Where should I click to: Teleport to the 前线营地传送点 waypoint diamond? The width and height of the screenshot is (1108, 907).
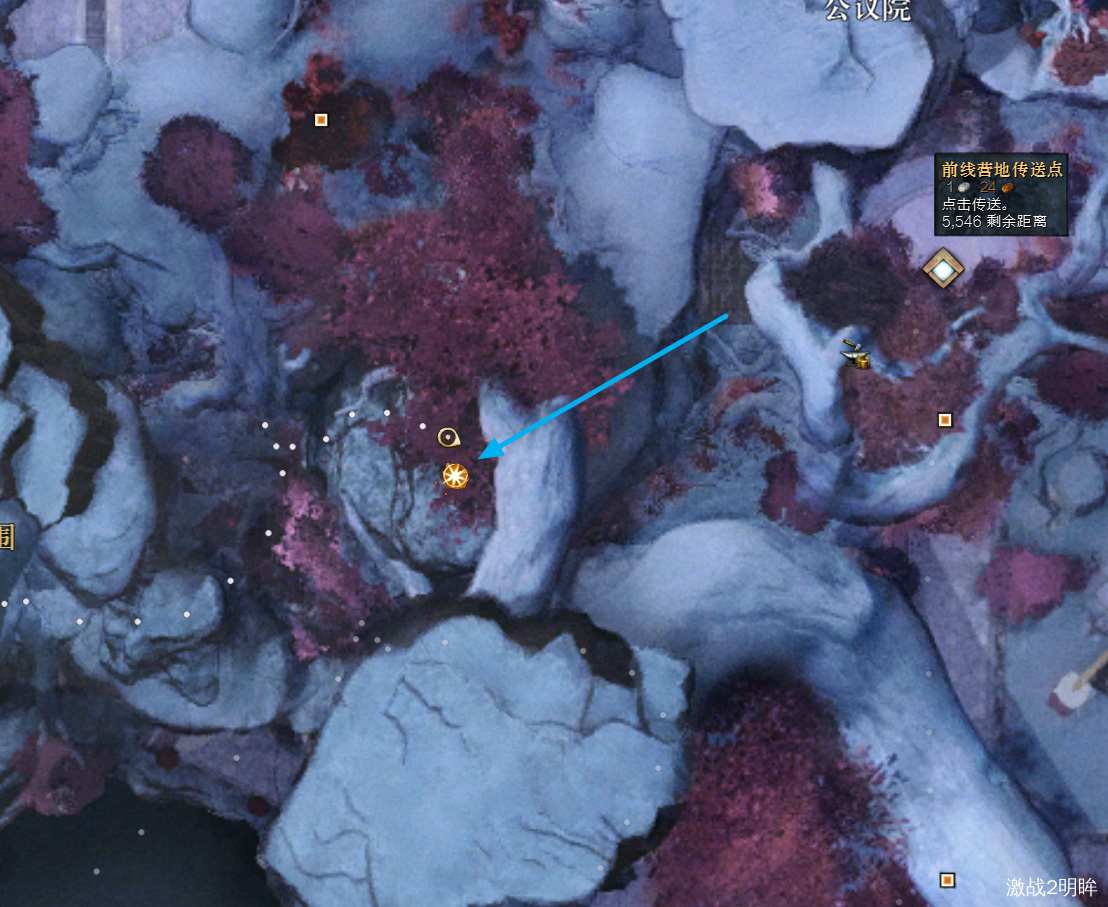(942, 268)
